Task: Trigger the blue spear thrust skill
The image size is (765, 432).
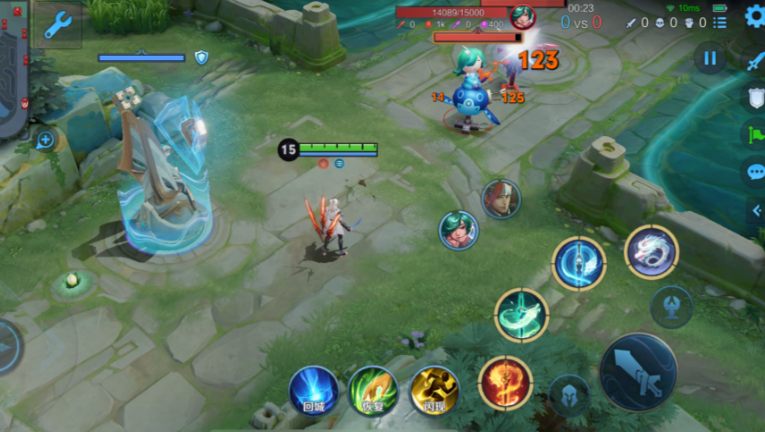Action: (579, 263)
